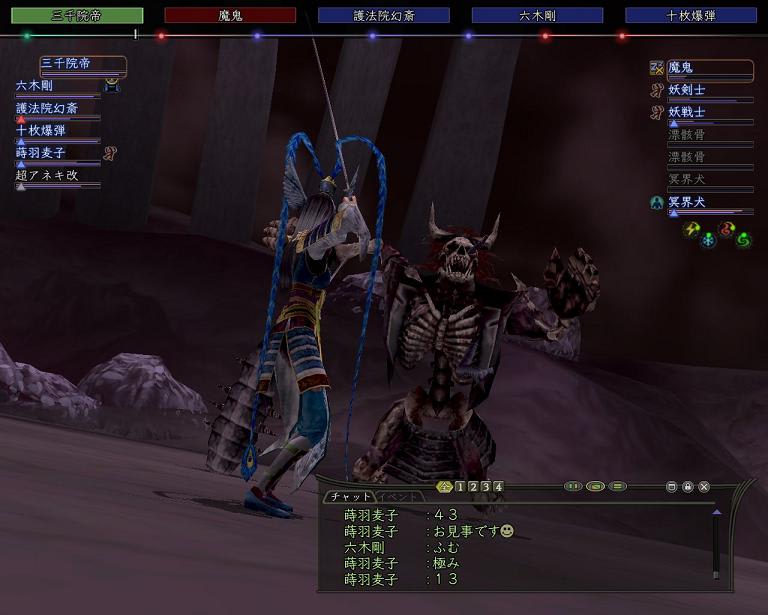Close the chat window
768x615 pixels.
[704, 487]
